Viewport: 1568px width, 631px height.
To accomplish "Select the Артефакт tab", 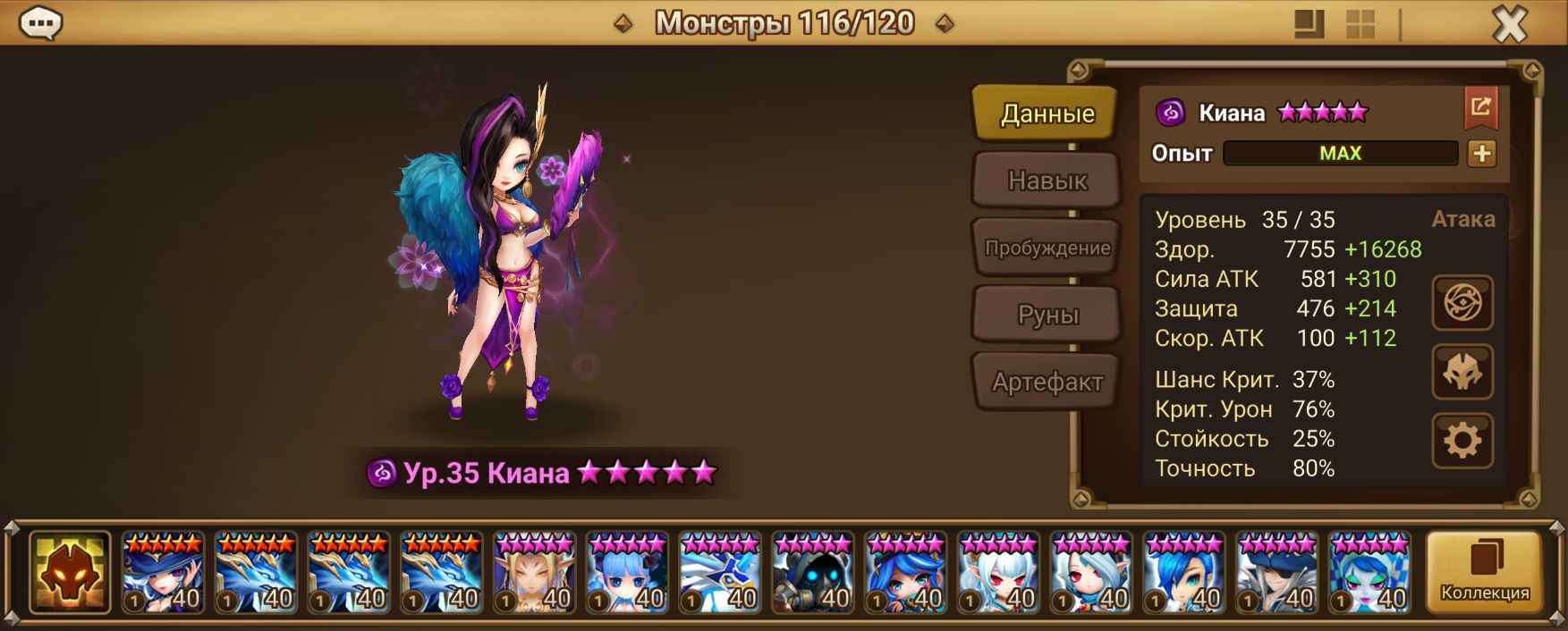I will coord(1047,383).
